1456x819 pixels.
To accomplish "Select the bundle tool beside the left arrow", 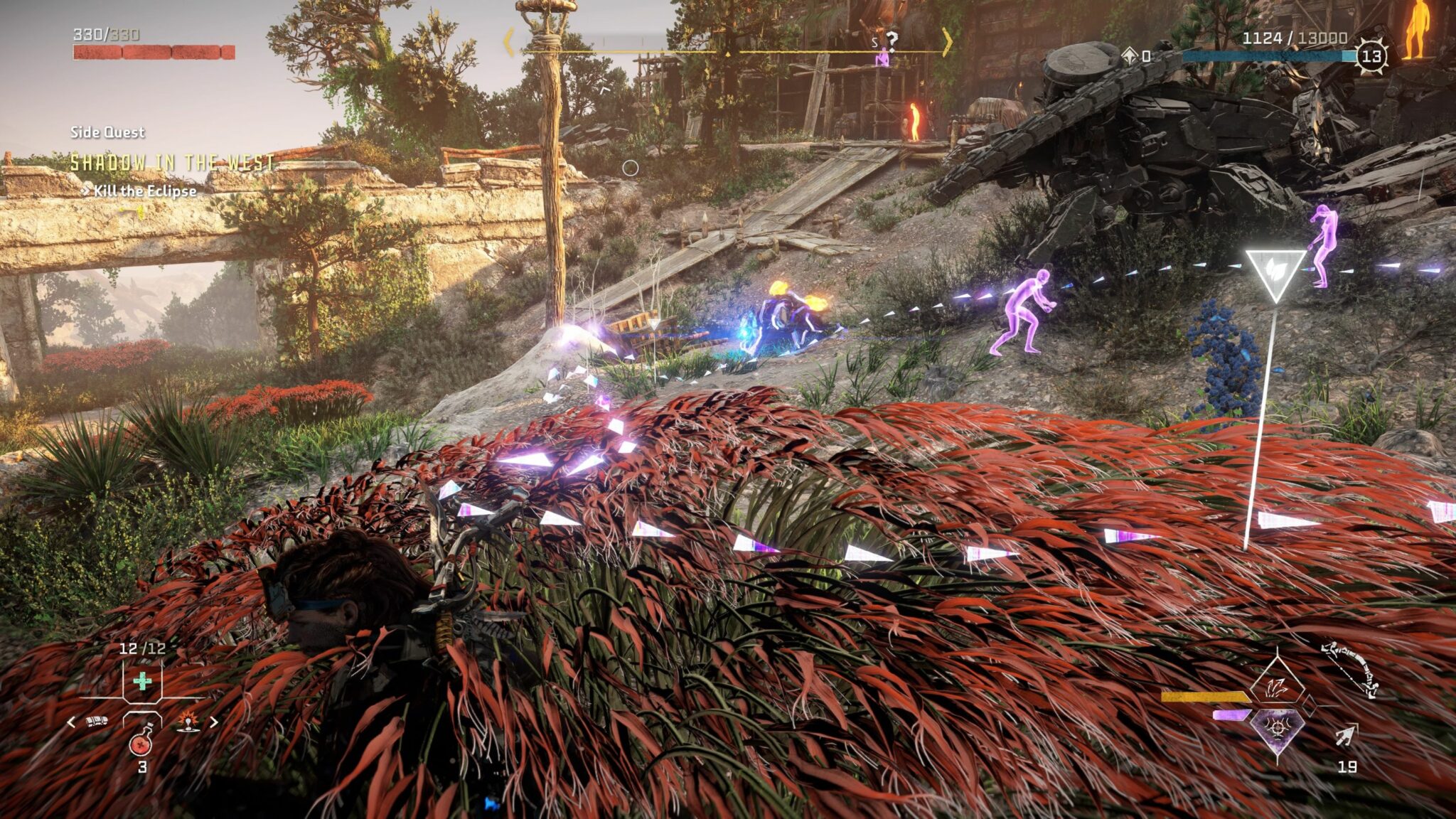I will point(97,722).
